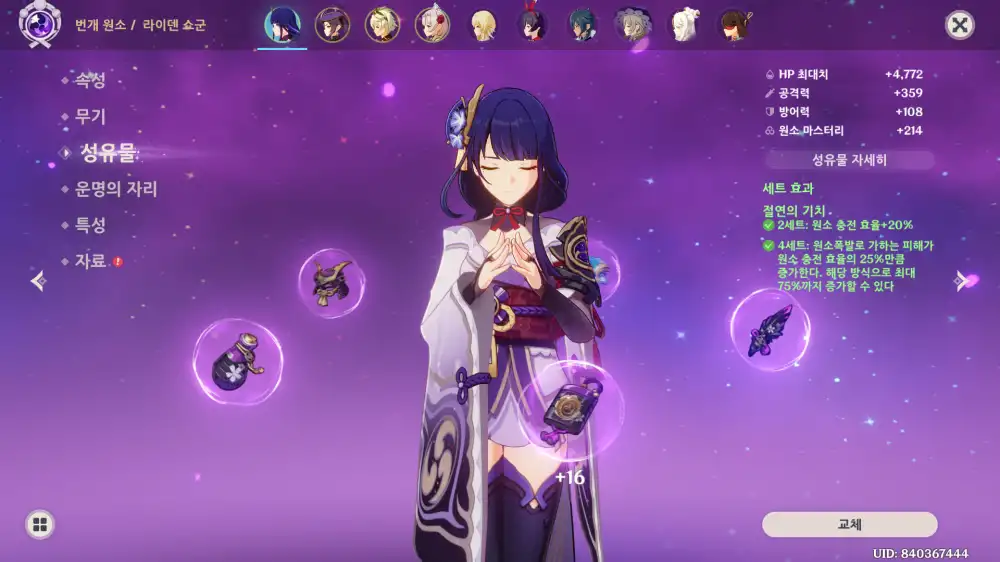Select the feather artifact bubble
Image resolution: width=1000 pixels, height=562 pixels.
[769, 330]
